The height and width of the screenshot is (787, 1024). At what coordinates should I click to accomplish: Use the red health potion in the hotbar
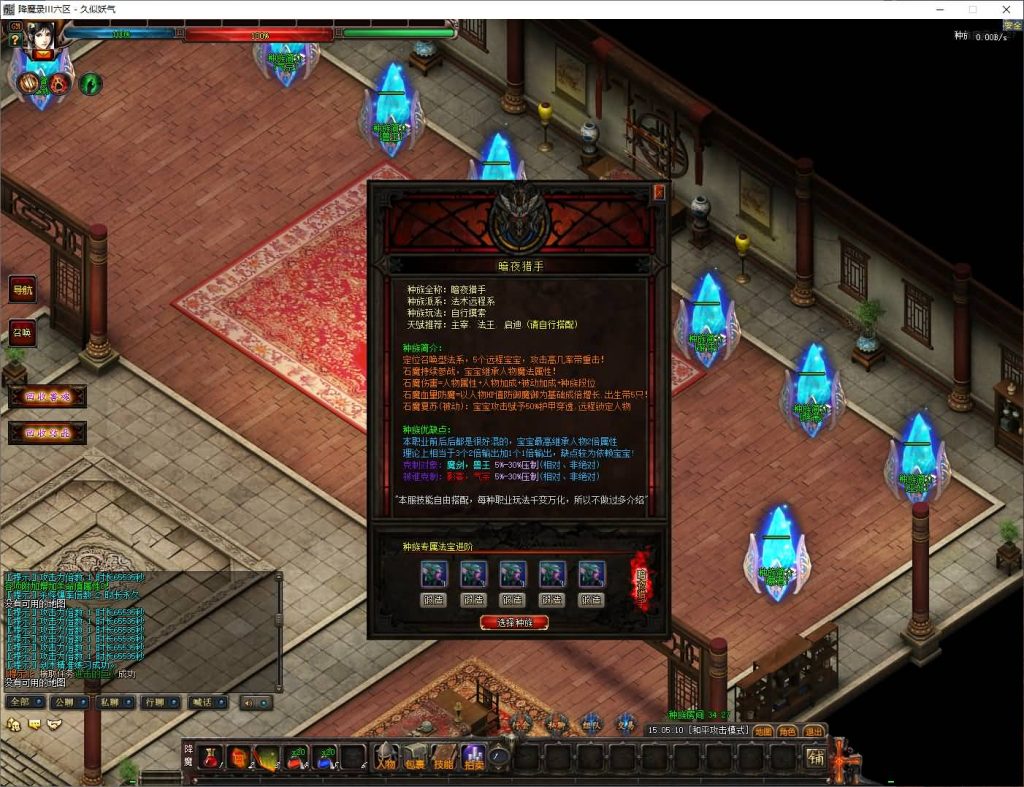(209, 758)
